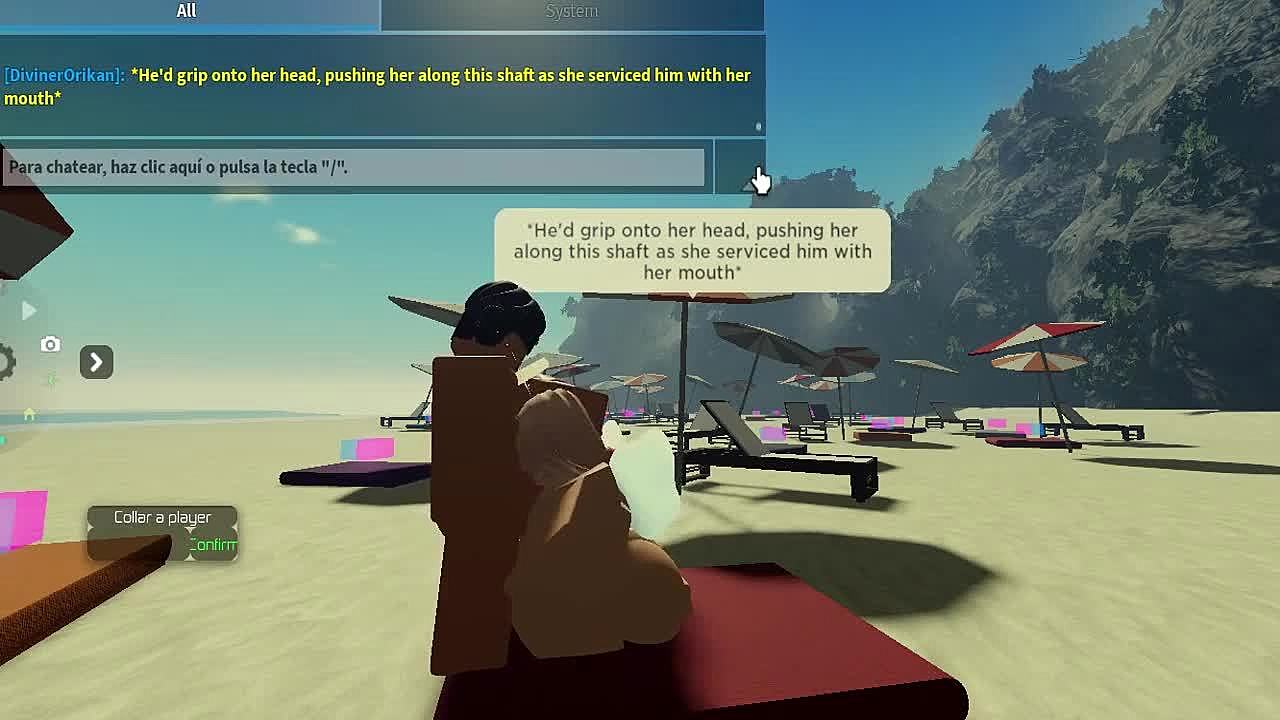1280x720 pixels.
Task: Click the small home icon
Action: 29,414
